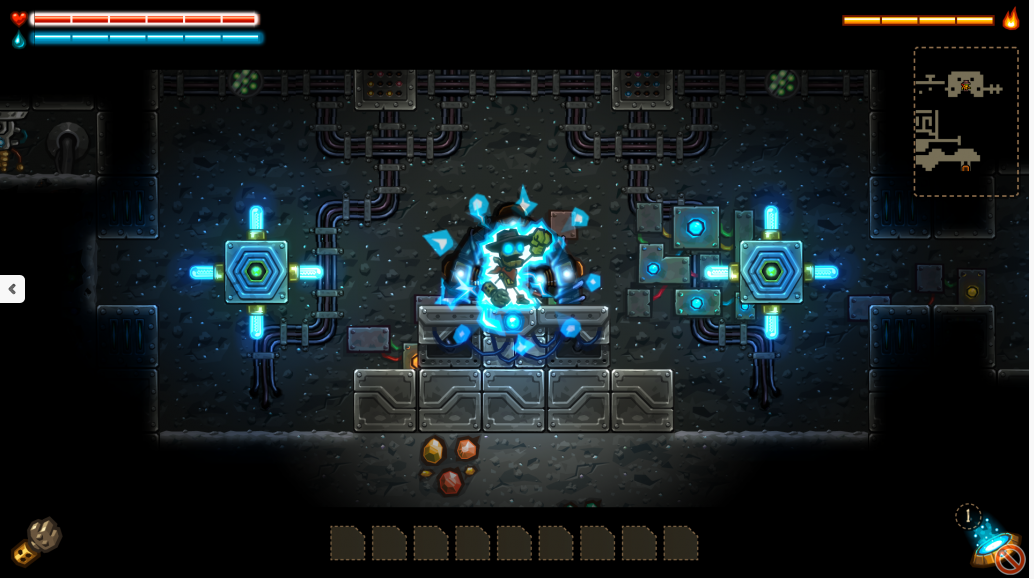Expand the left-edge arrow panel
Image resolution: width=1034 pixels, height=579 pixels.
pyautogui.click(x=12, y=289)
